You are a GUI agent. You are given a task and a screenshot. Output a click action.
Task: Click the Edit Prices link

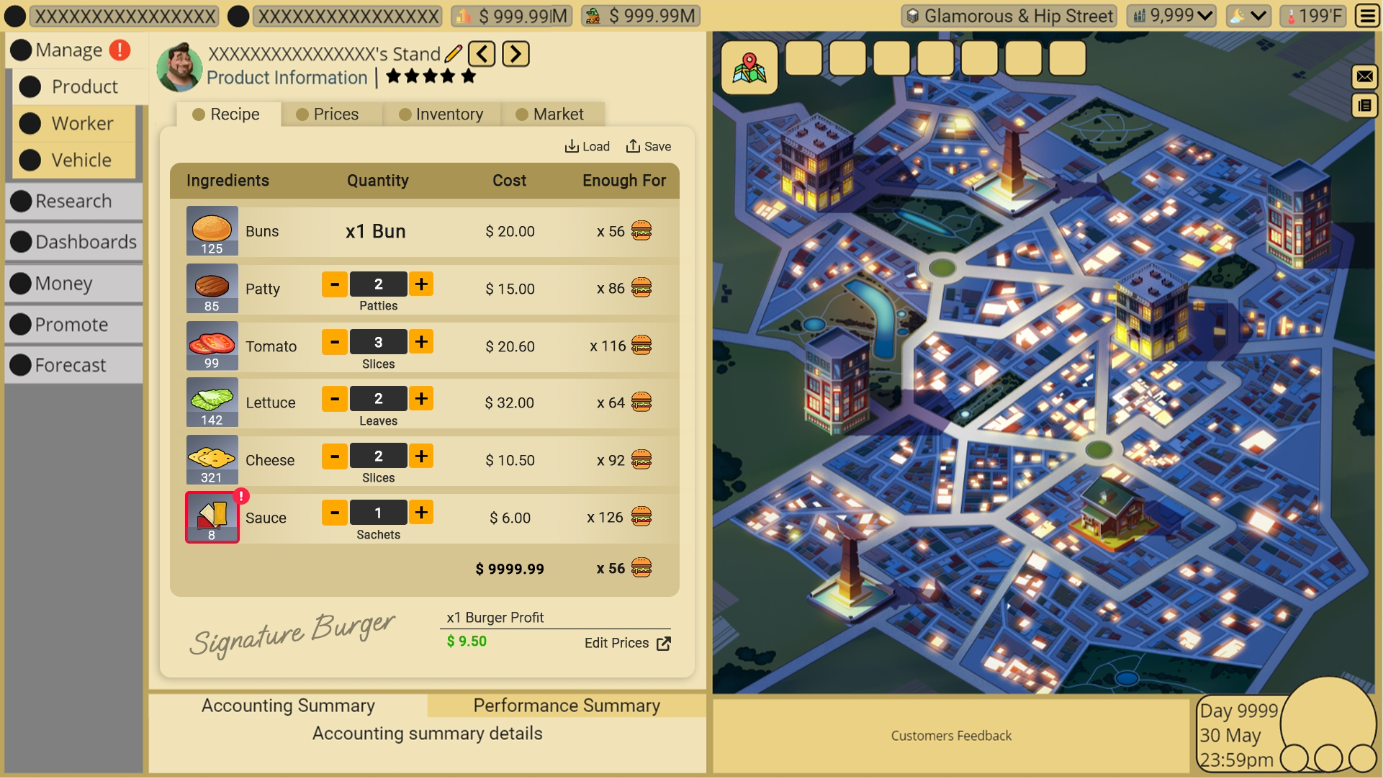pos(627,643)
